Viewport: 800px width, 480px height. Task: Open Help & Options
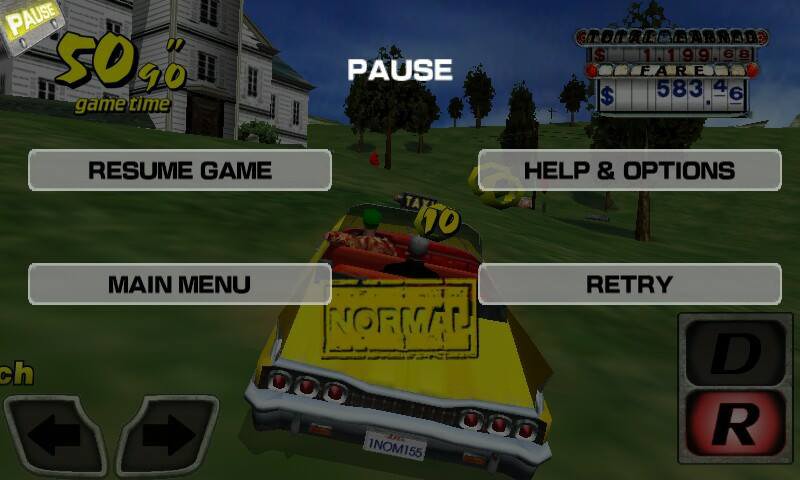[629, 170]
